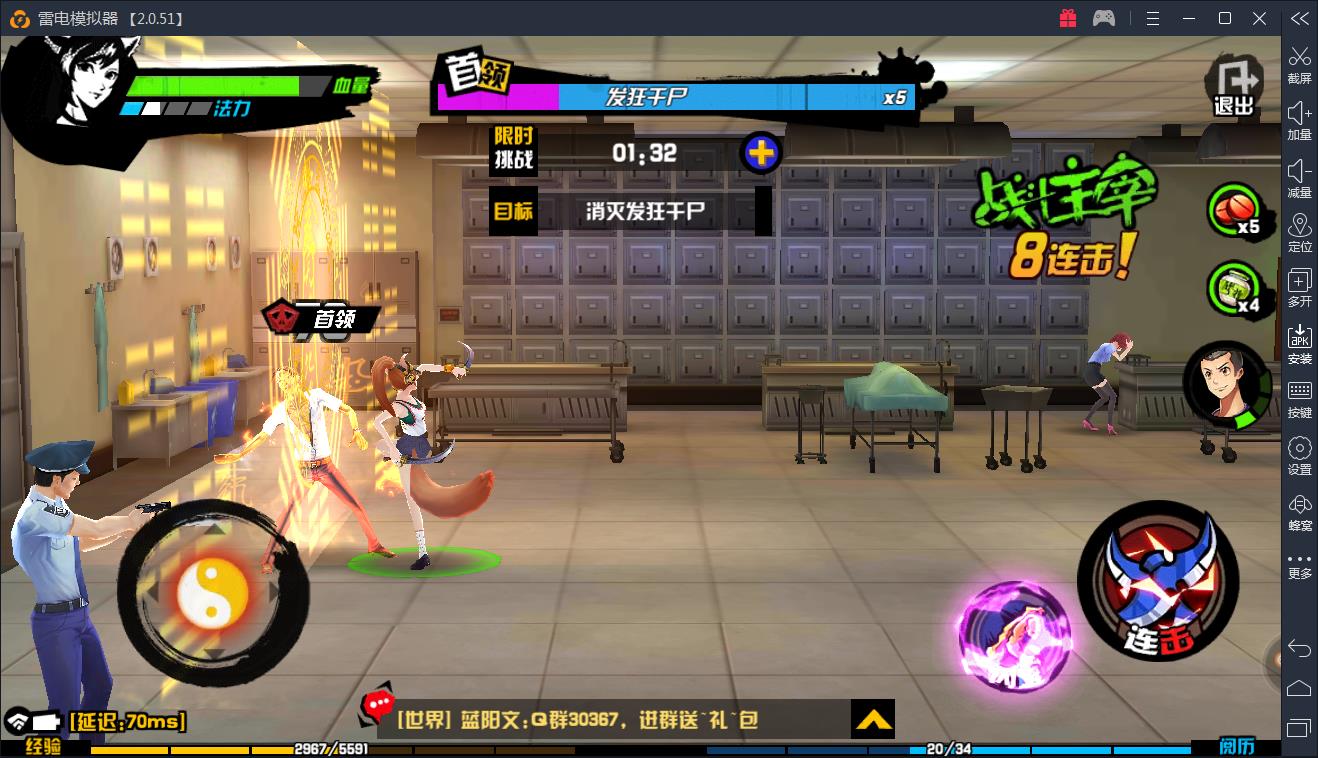Open the red chat bubble icon
This screenshot has width=1318, height=758.
[x=379, y=707]
